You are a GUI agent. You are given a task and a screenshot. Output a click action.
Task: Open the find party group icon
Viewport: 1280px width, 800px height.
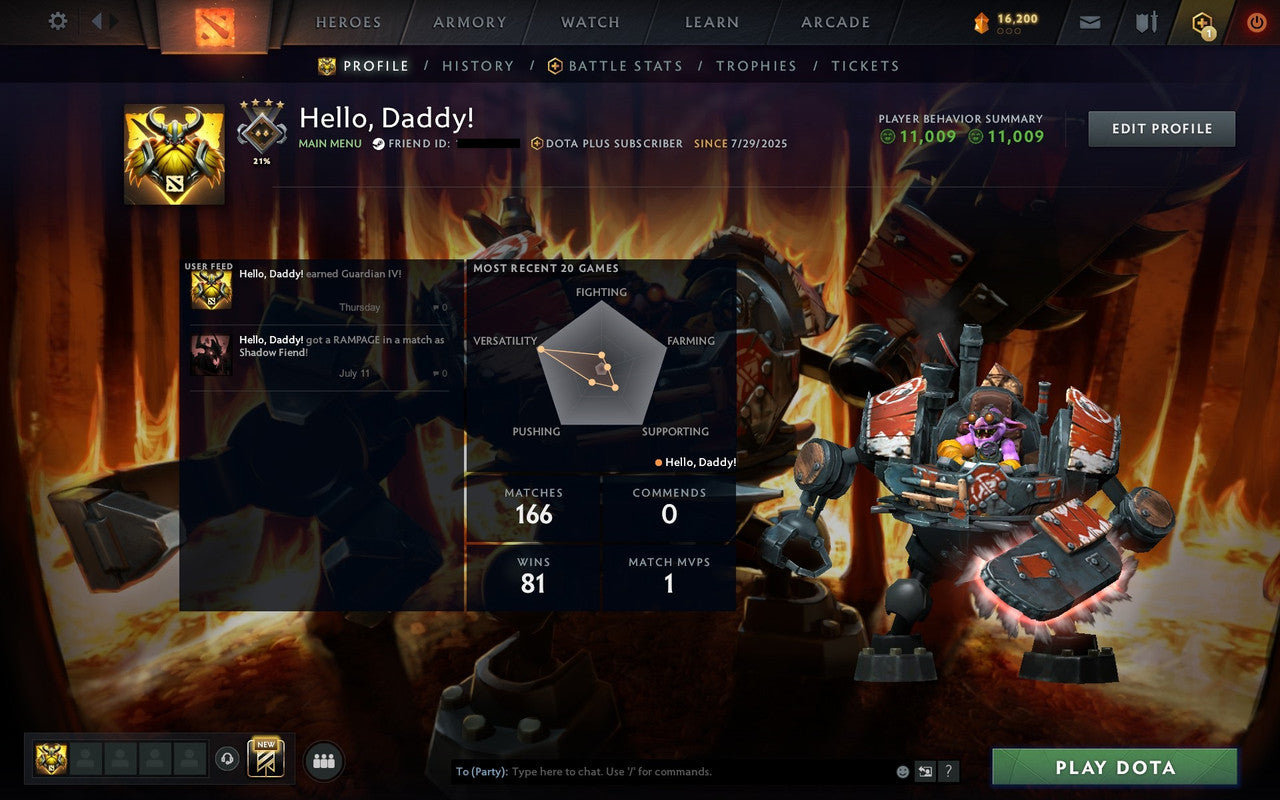coord(323,760)
